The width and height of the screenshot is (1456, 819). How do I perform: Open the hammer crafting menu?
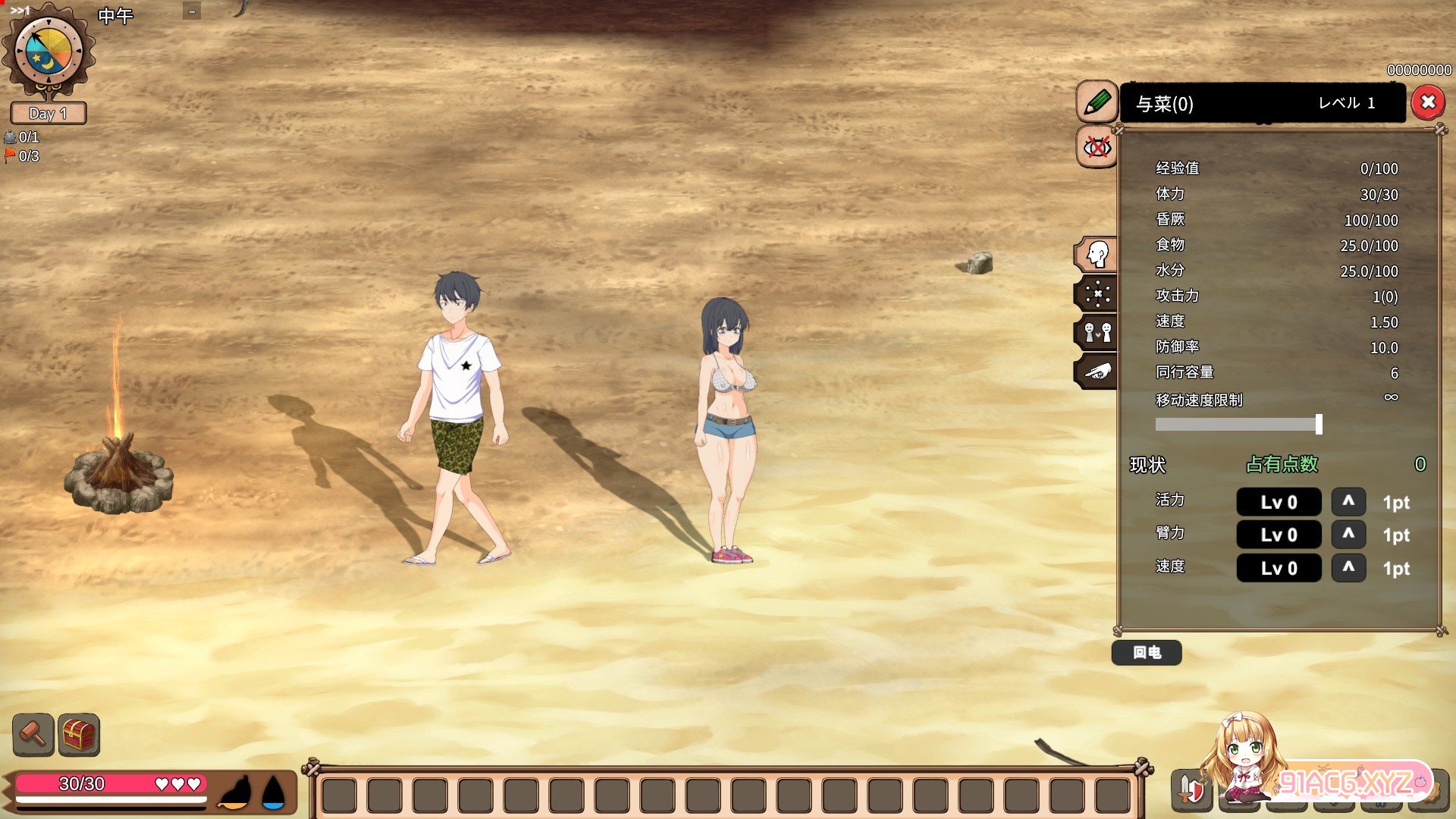click(x=33, y=734)
